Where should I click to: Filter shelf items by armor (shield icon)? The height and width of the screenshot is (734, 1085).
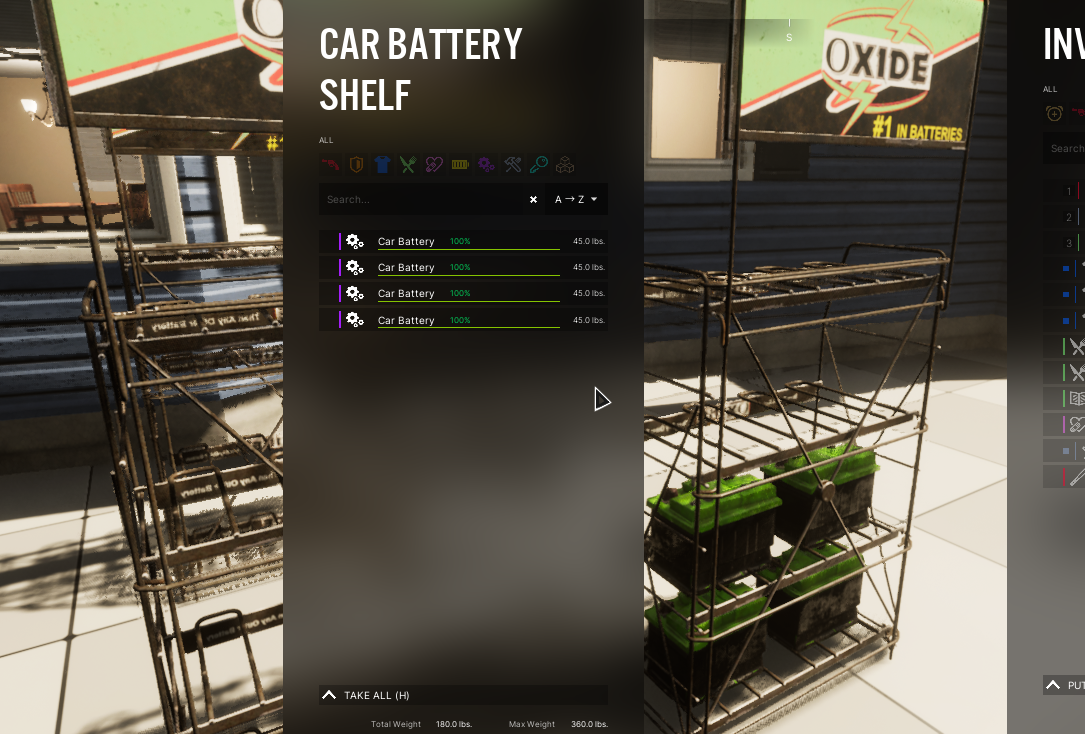(355, 164)
